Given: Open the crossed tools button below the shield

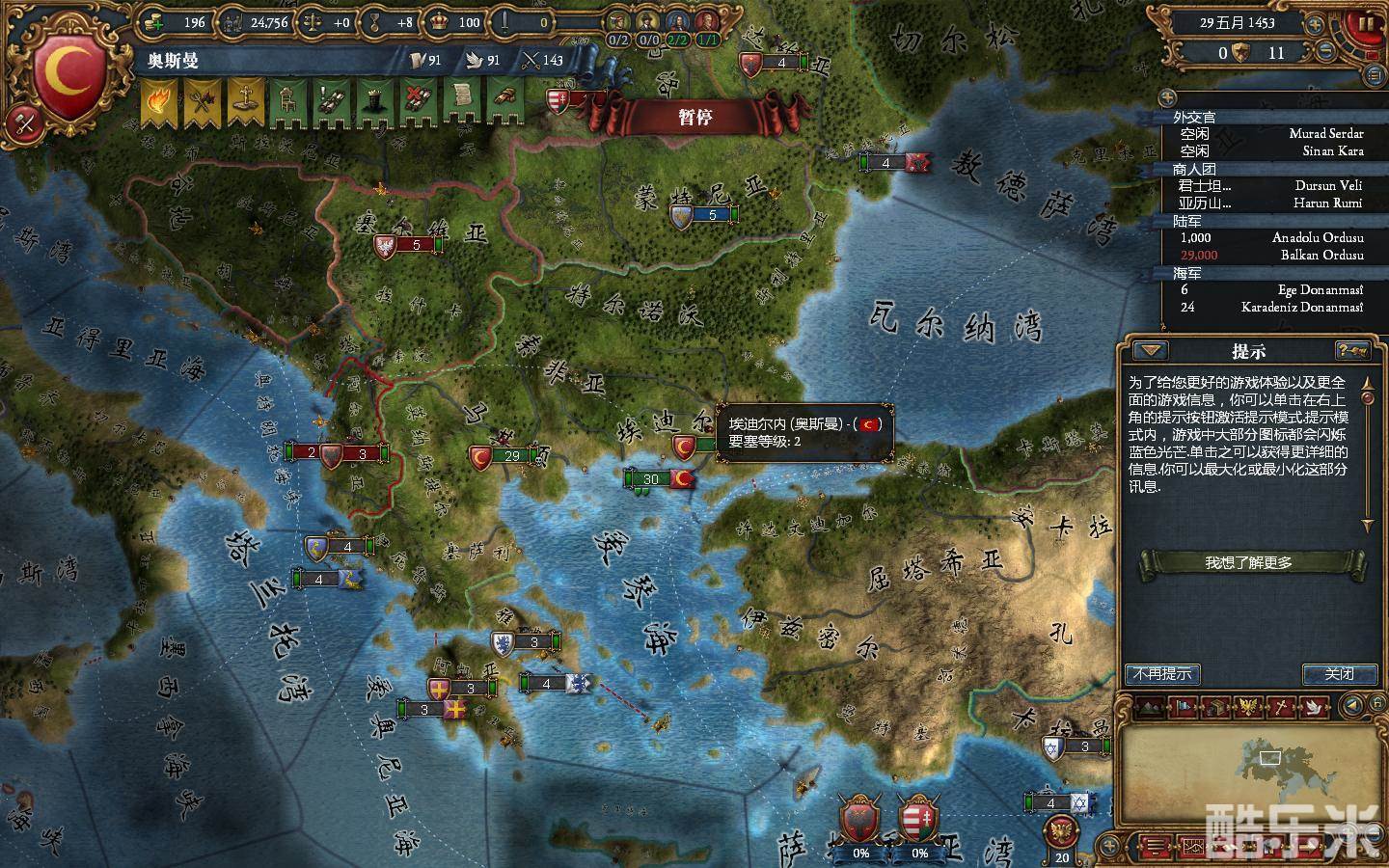Looking at the screenshot, I should [23, 122].
